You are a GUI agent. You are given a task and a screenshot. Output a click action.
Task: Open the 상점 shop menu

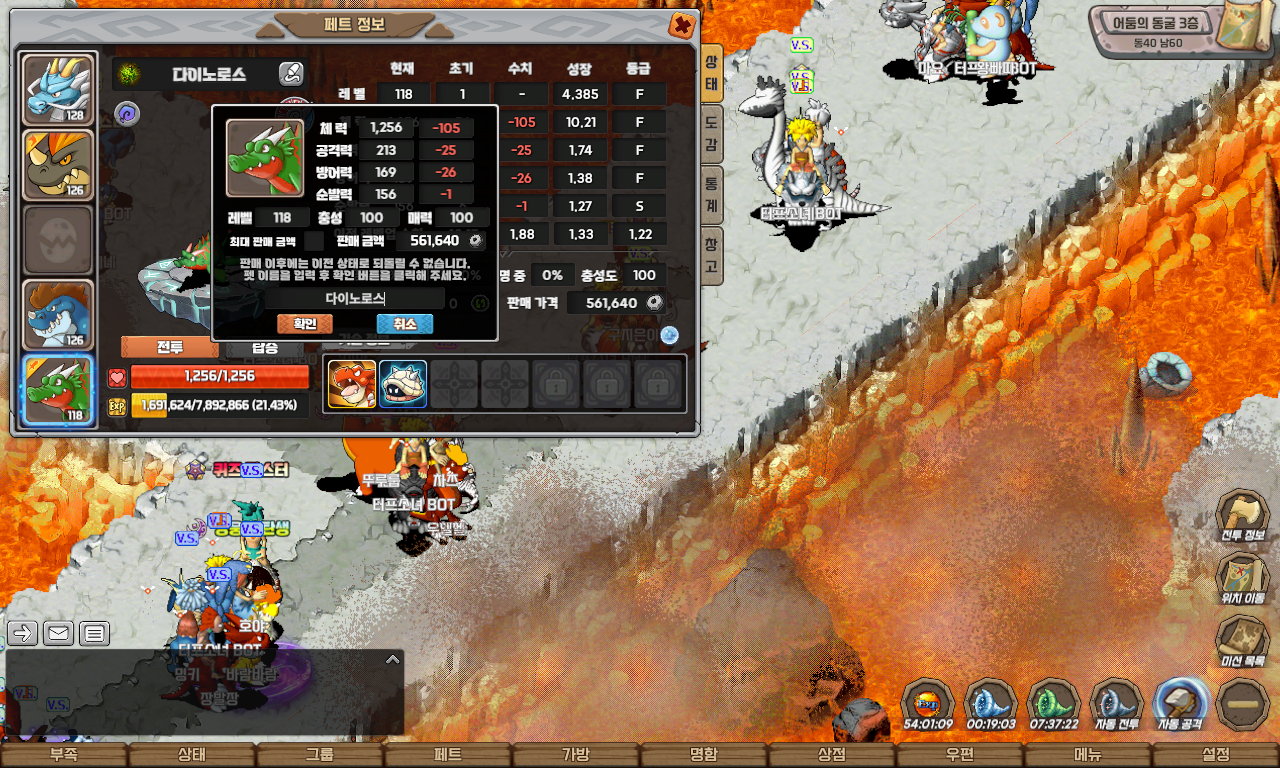coord(832,755)
